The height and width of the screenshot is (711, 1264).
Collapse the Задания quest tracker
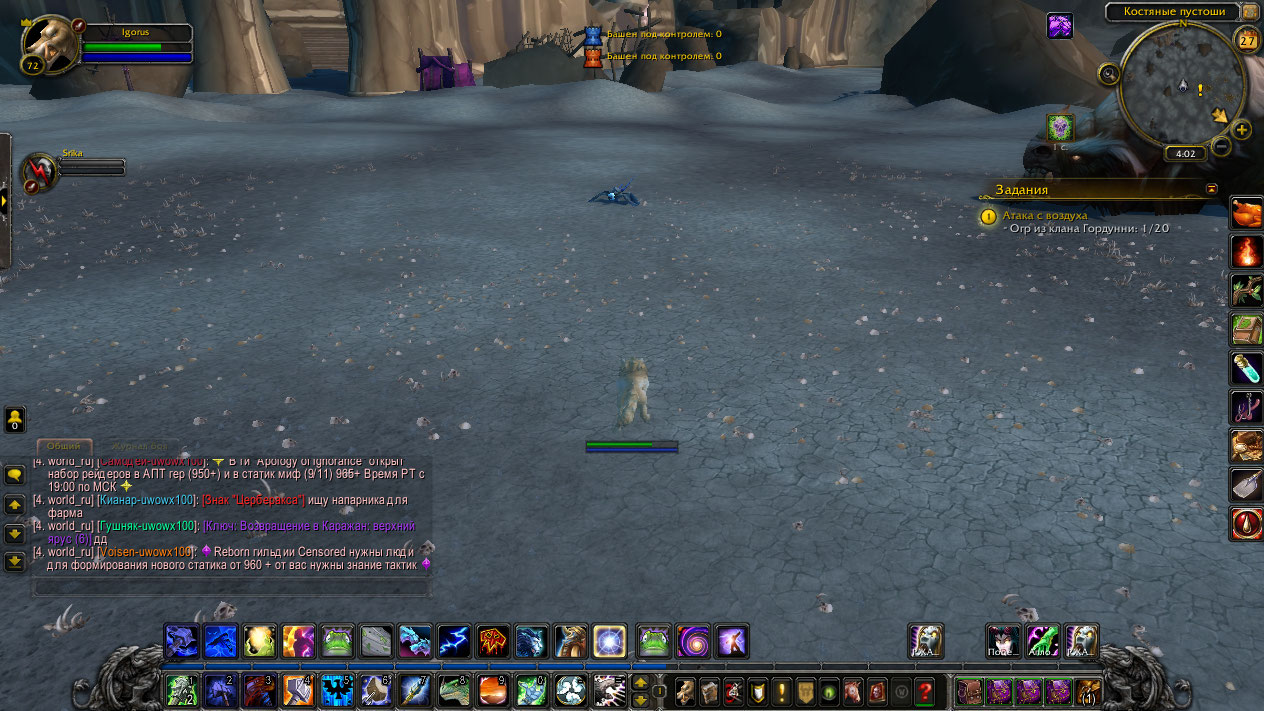point(1212,189)
